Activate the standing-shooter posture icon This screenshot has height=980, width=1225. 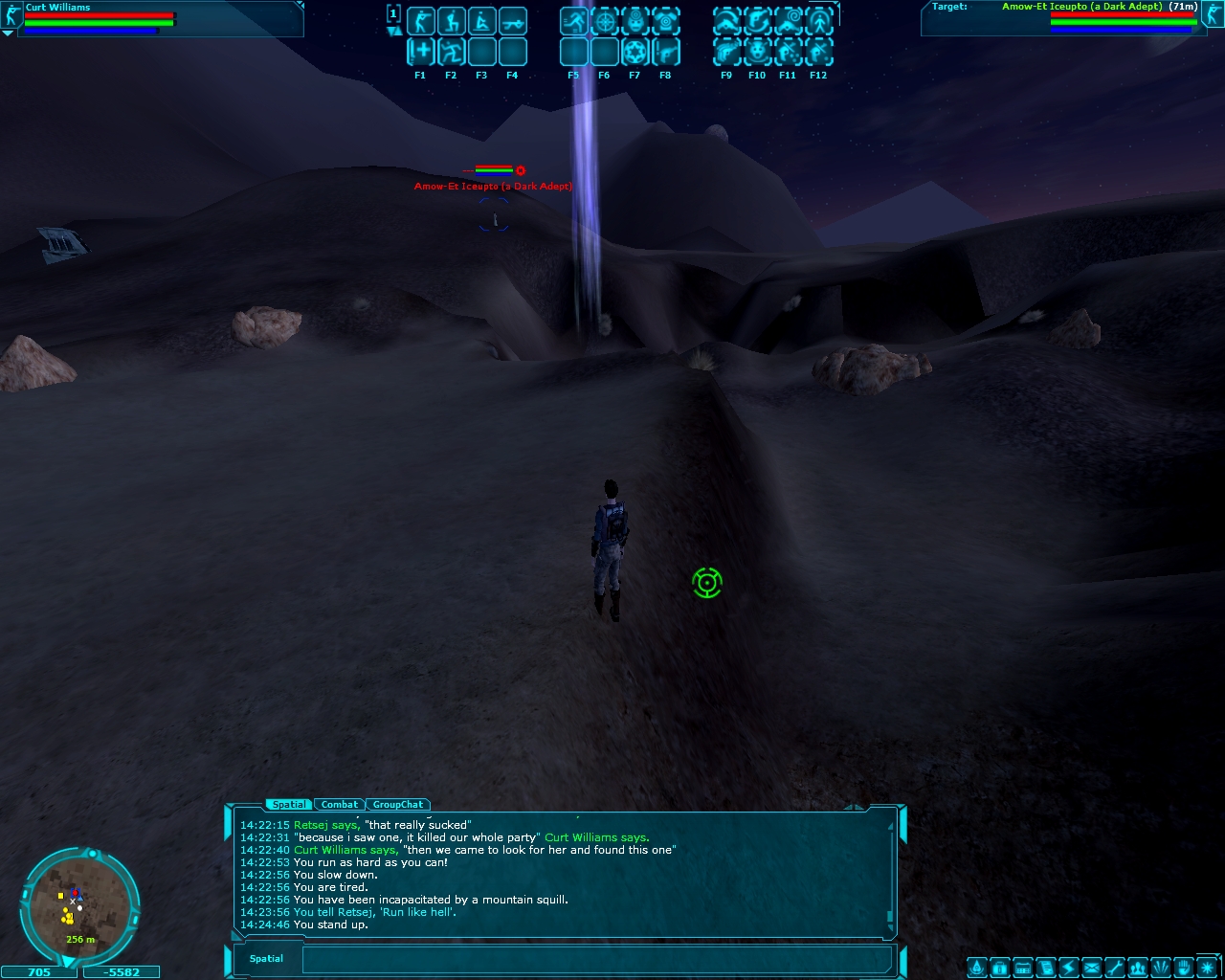tap(420, 21)
